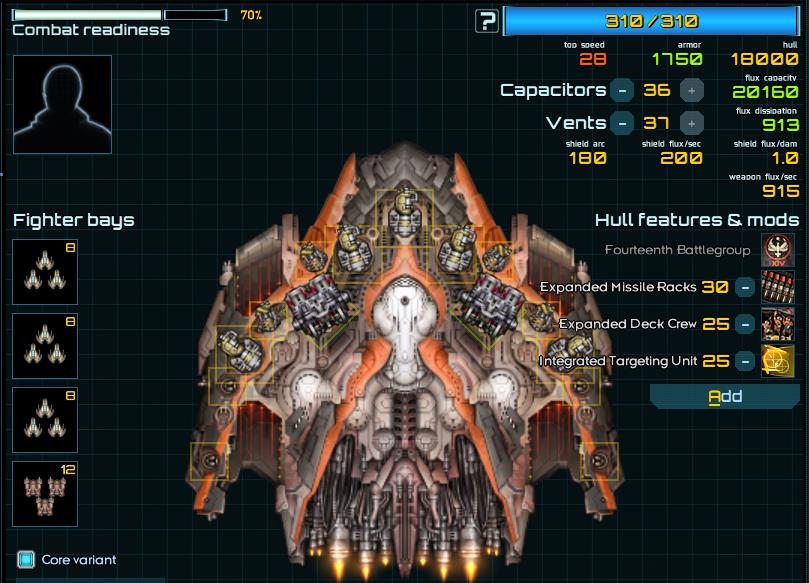Select the Expanded Missile Racks icon
The width and height of the screenshot is (809, 583).
point(778,287)
